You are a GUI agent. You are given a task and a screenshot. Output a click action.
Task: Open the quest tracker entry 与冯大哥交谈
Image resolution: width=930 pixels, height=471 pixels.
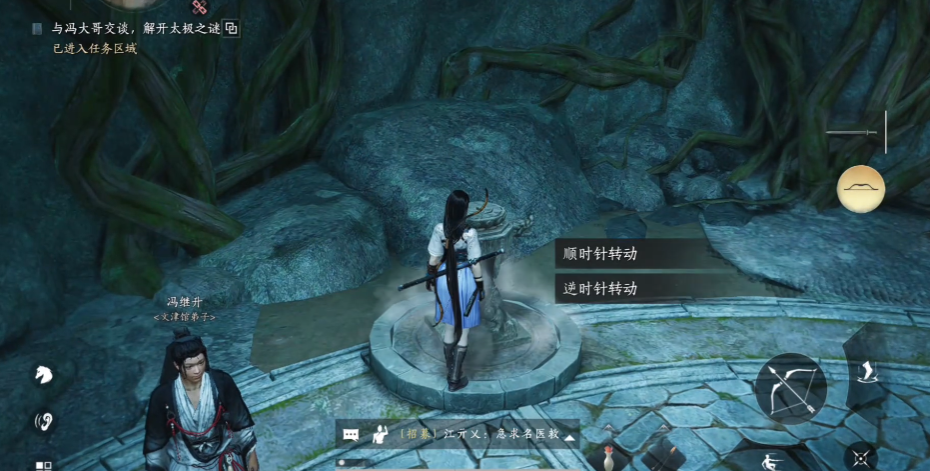(x=135, y=28)
